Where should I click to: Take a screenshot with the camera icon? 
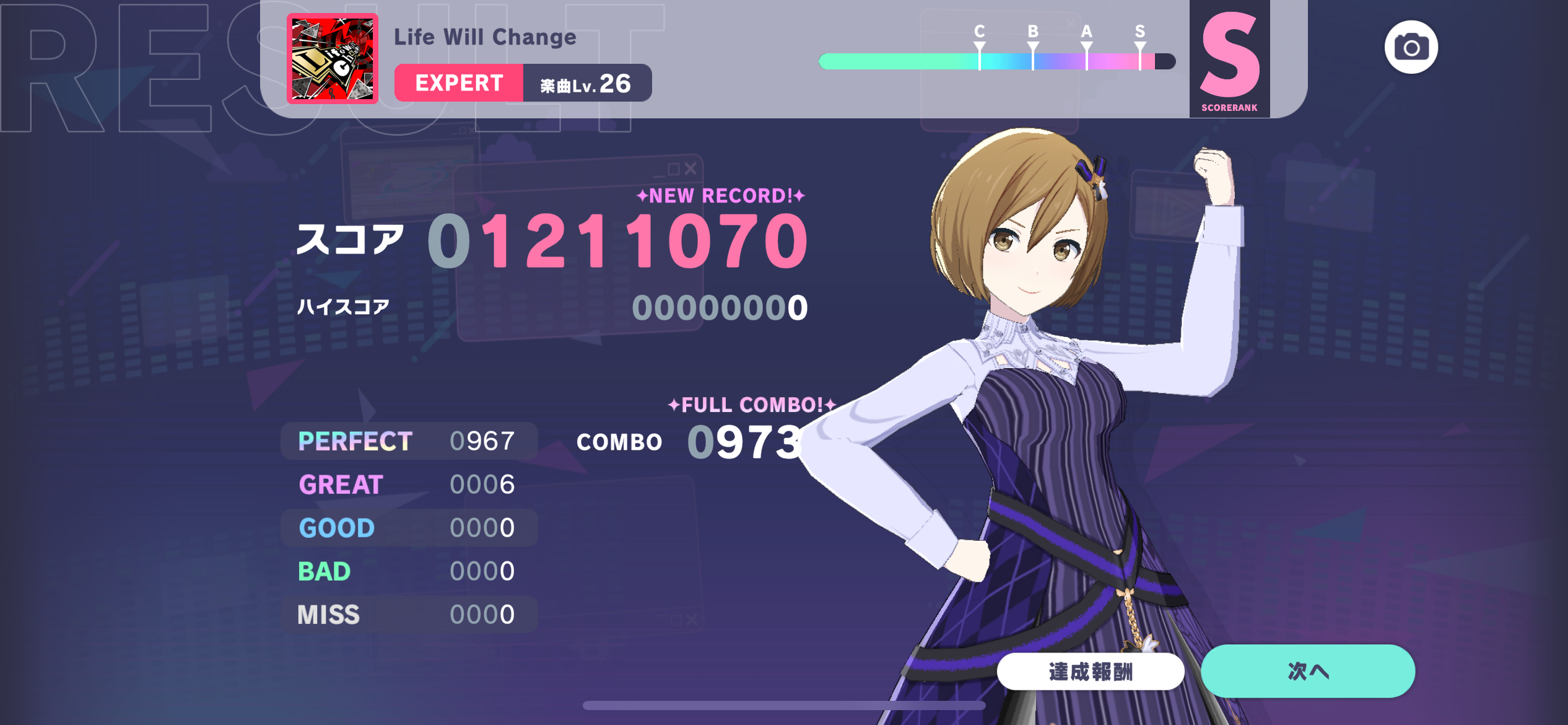pyautogui.click(x=1411, y=48)
